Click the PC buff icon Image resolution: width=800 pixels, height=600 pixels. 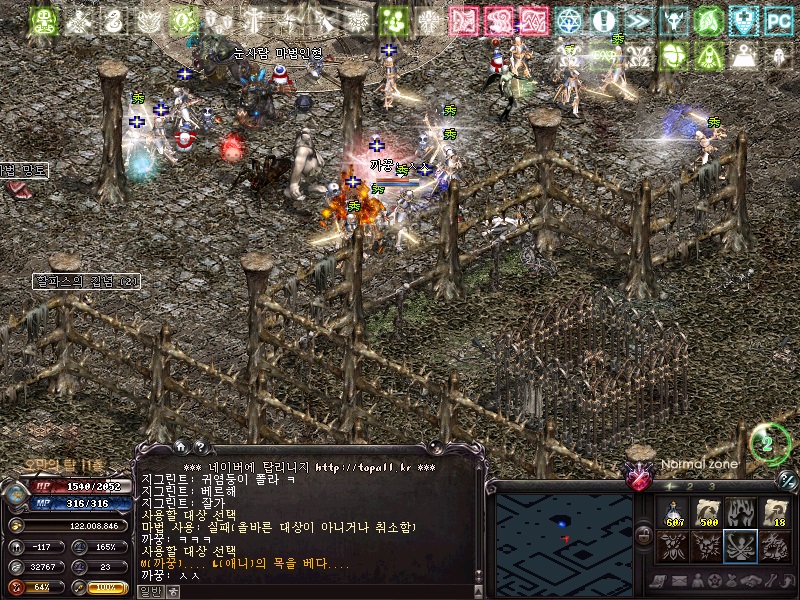(777, 20)
